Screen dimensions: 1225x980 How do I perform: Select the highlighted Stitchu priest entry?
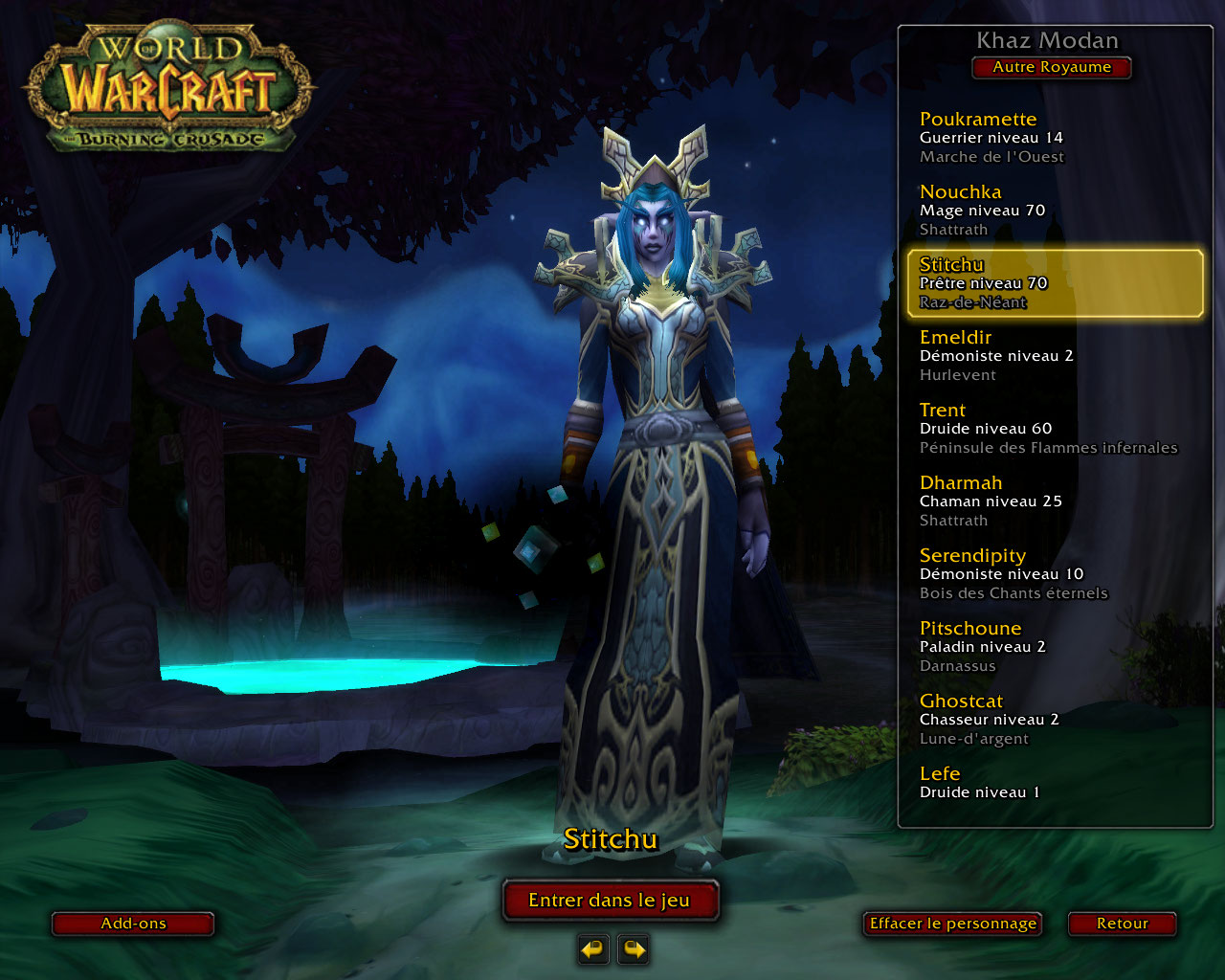(x=1053, y=282)
